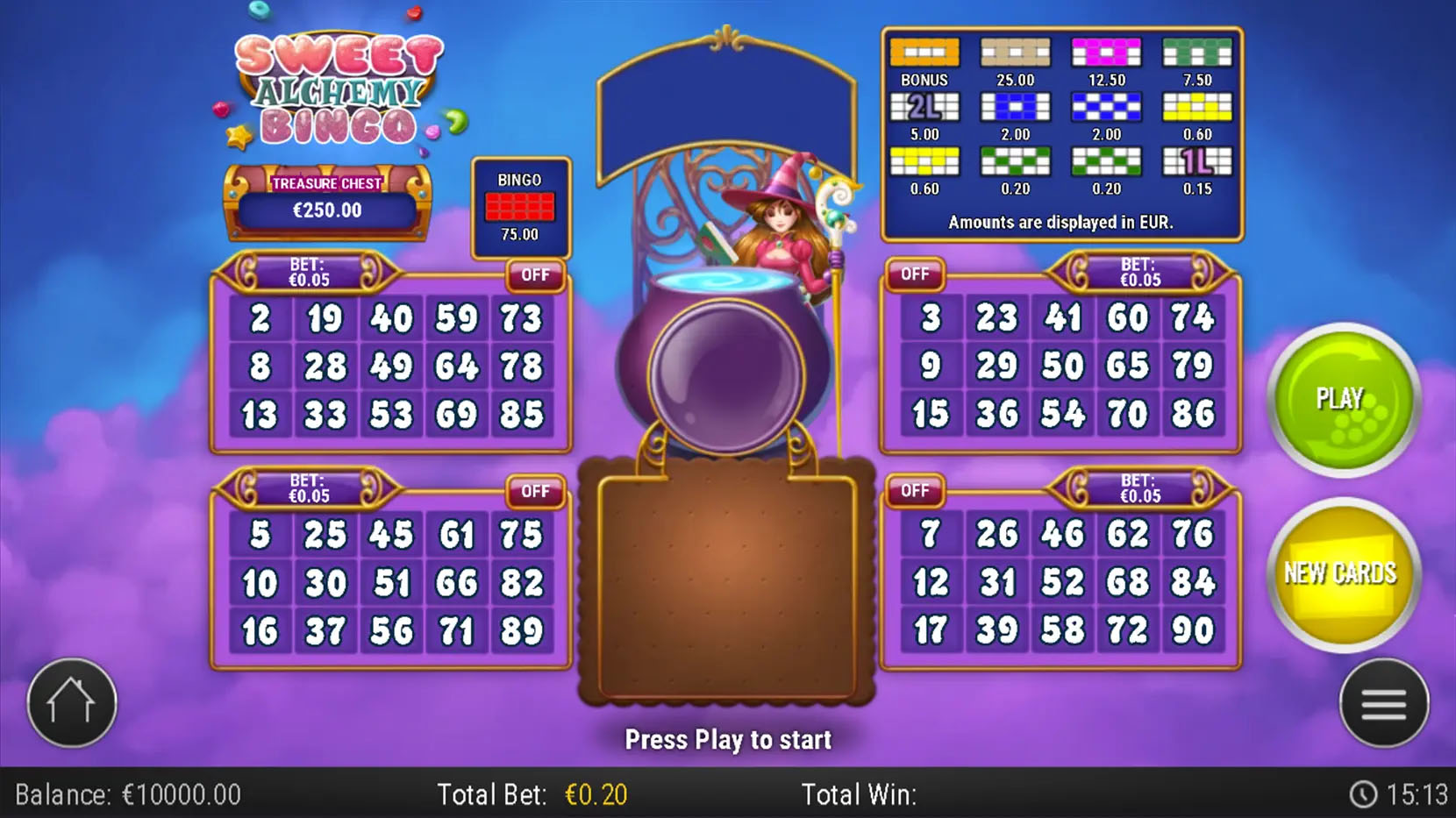Enable the bottom-right card via its OFF switch
Image resolution: width=1456 pixels, height=818 pixels.
pyautogui.click(x=915, y=491)
